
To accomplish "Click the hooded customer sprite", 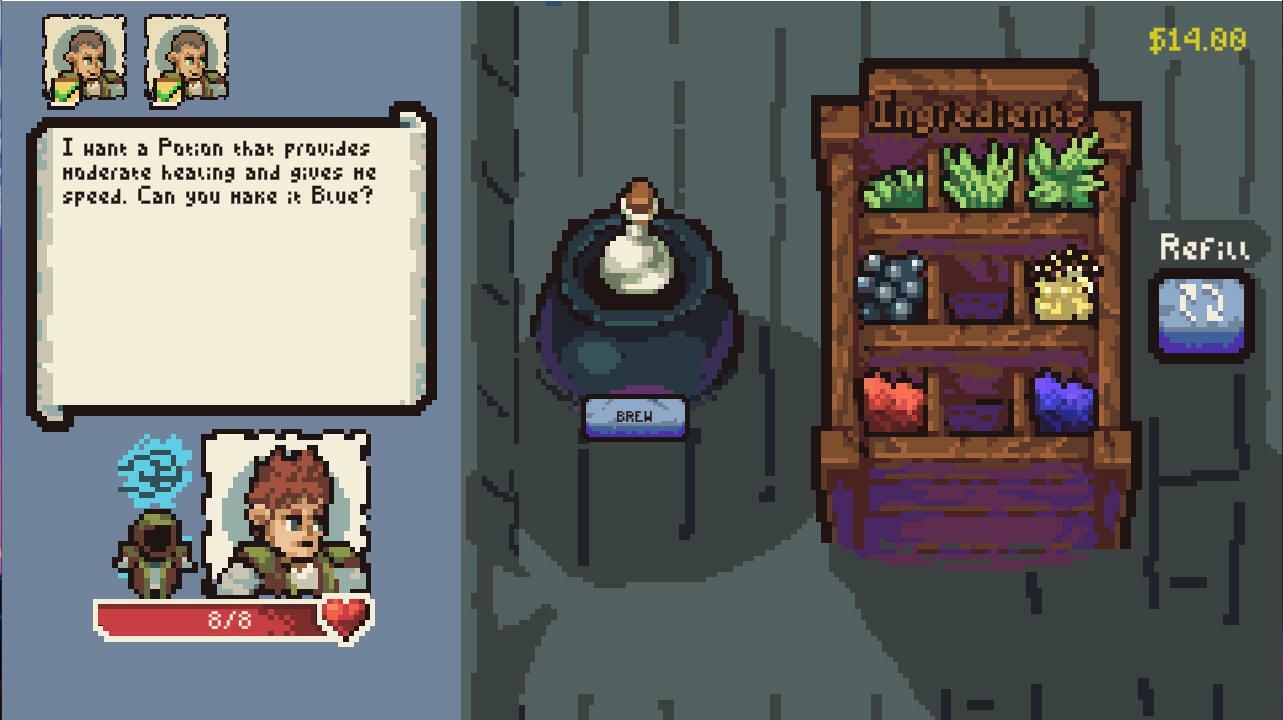I will (x=155, y=550).
